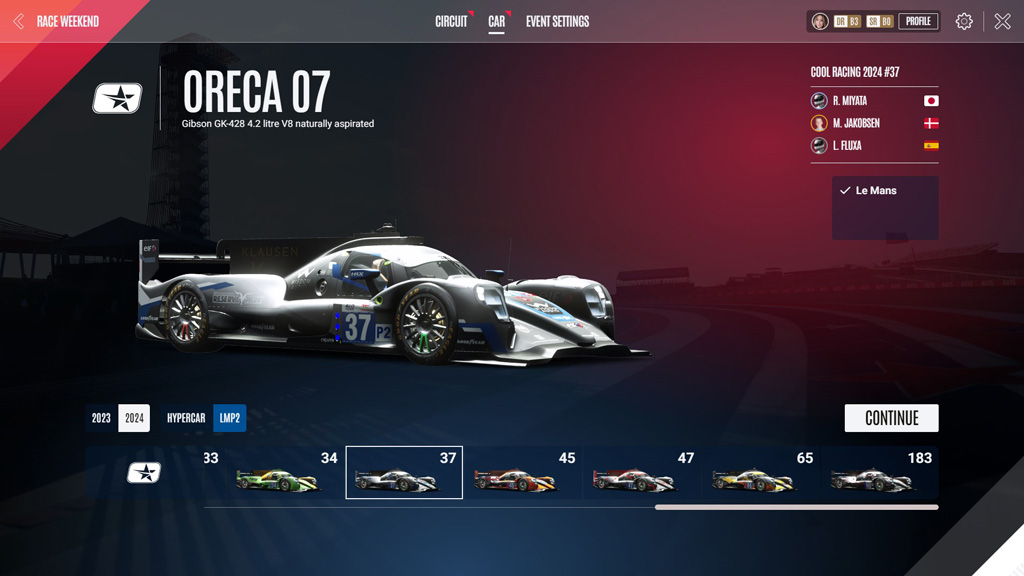This screenshot has width=1024, height=576.
Task: Select the number 37 Cool Racing car
Action: point(404,473)
